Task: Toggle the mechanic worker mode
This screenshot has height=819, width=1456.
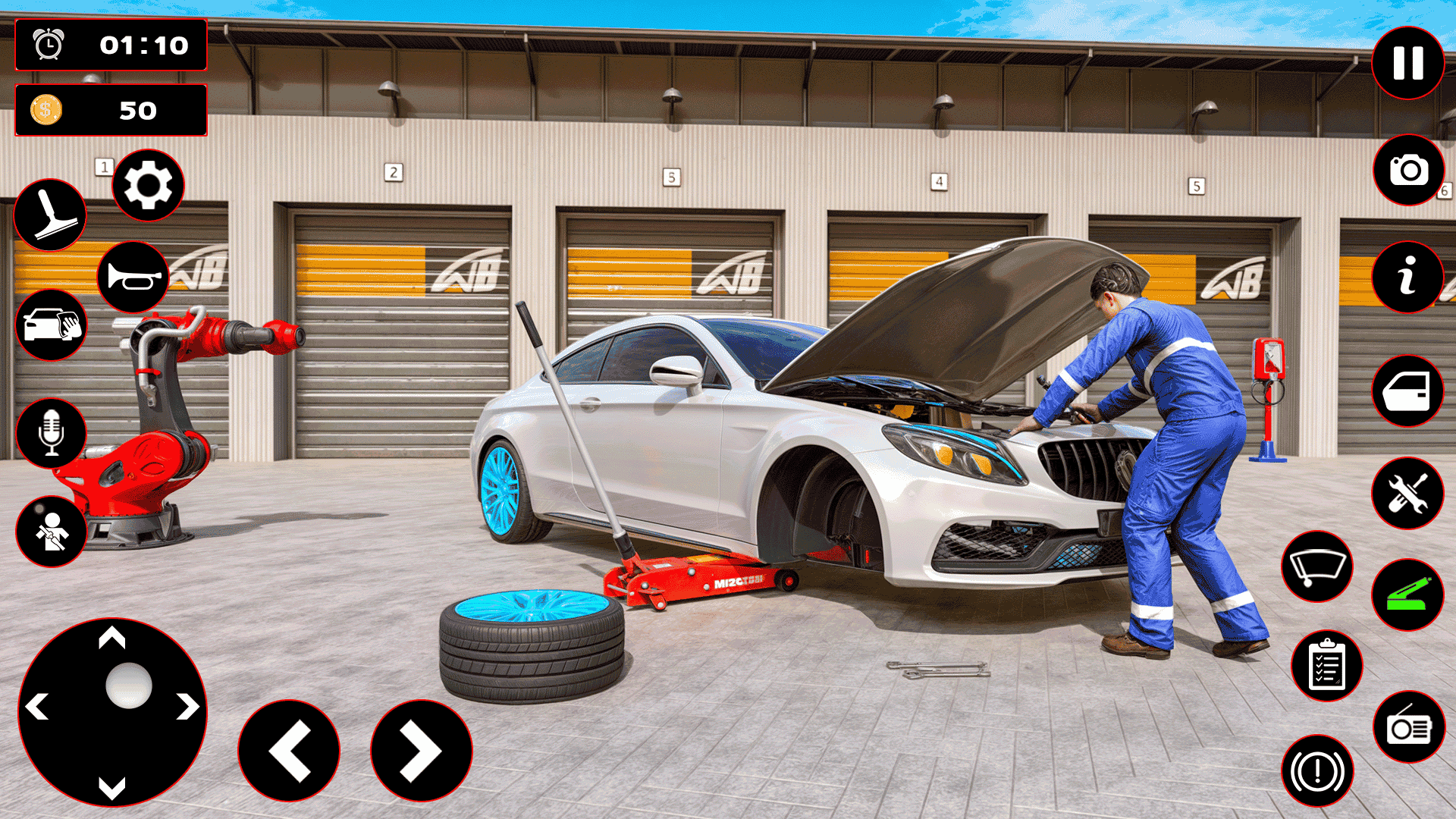Action: click(51, 531)
